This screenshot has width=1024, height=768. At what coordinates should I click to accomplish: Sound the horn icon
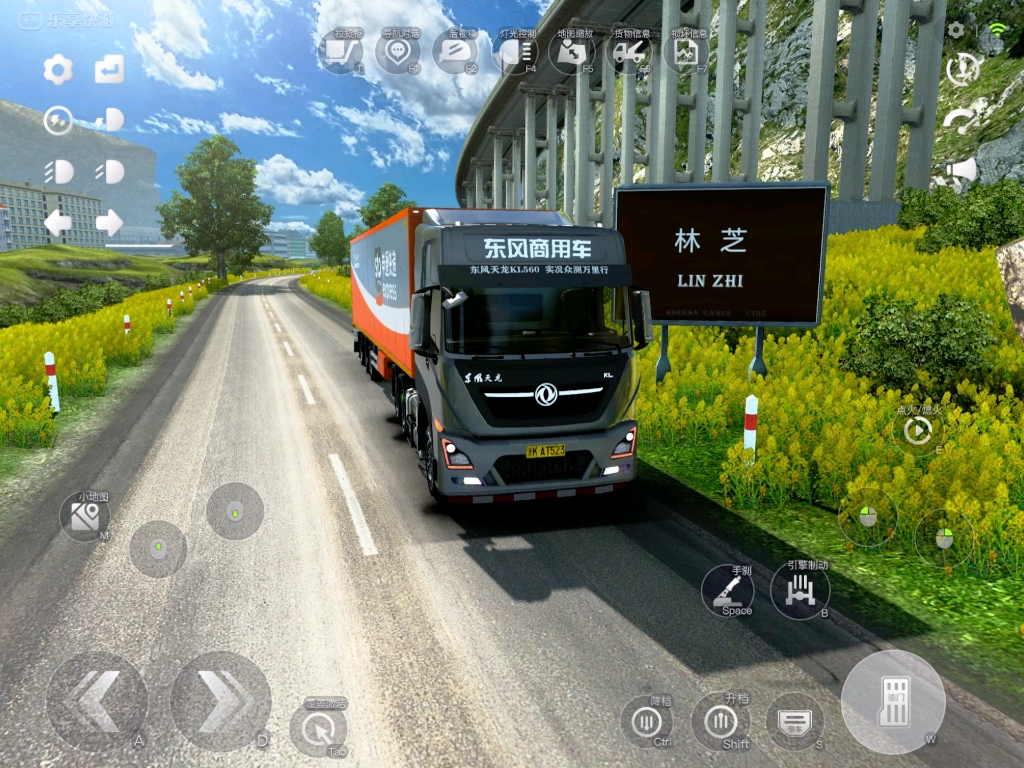coord(962,172)
